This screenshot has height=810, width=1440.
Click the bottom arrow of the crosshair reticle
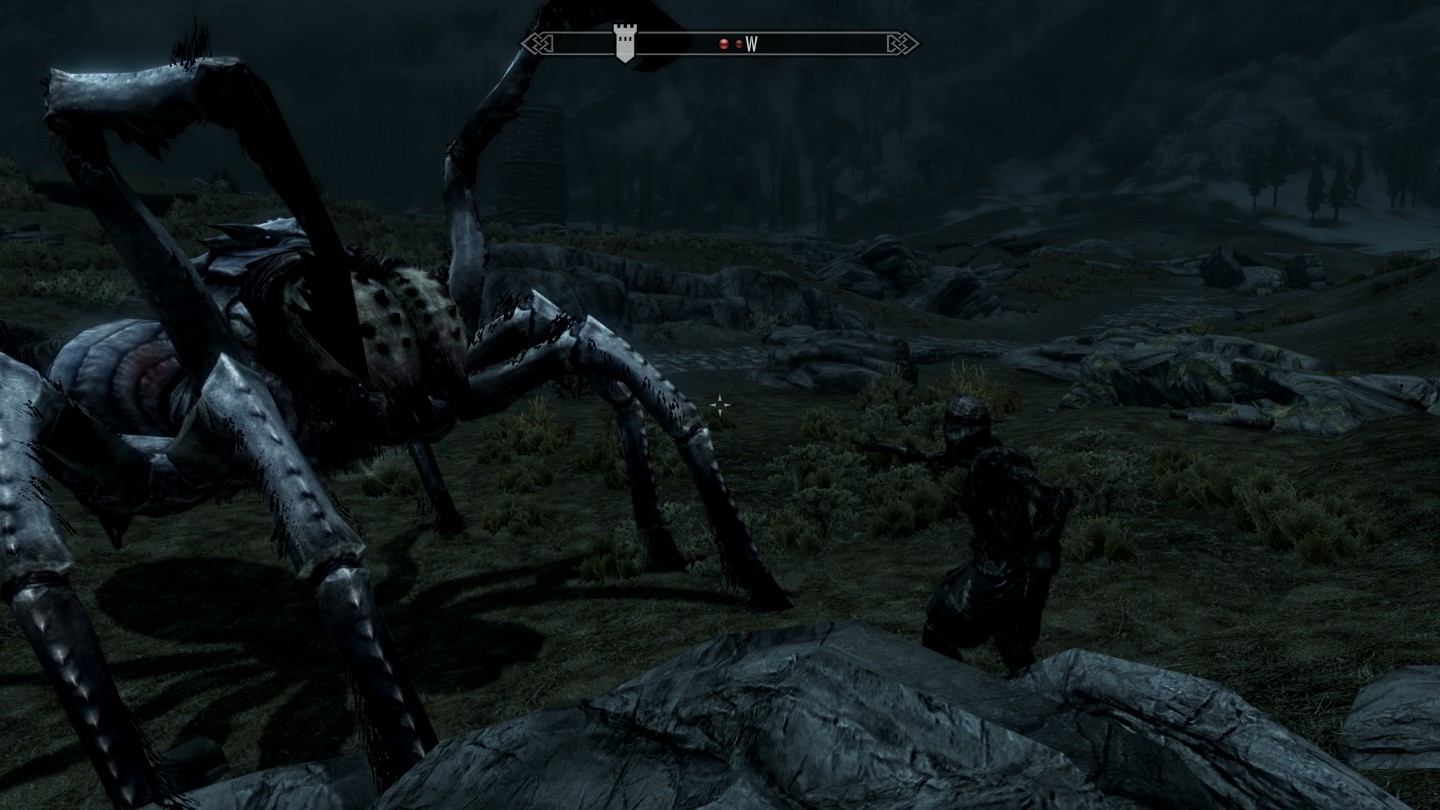tap(721, 413)
